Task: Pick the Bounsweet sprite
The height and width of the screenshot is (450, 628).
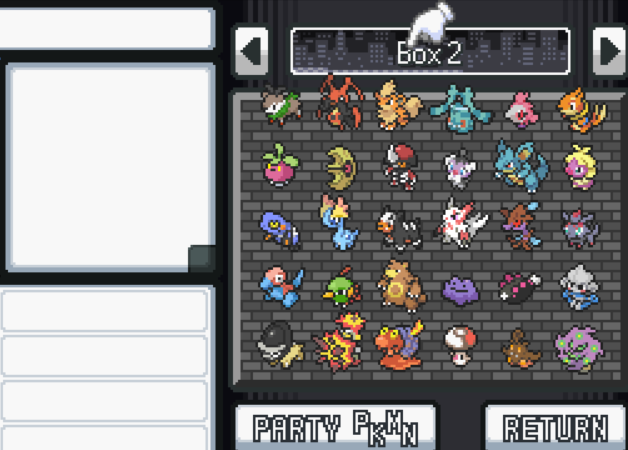Action: coord(279,163)
